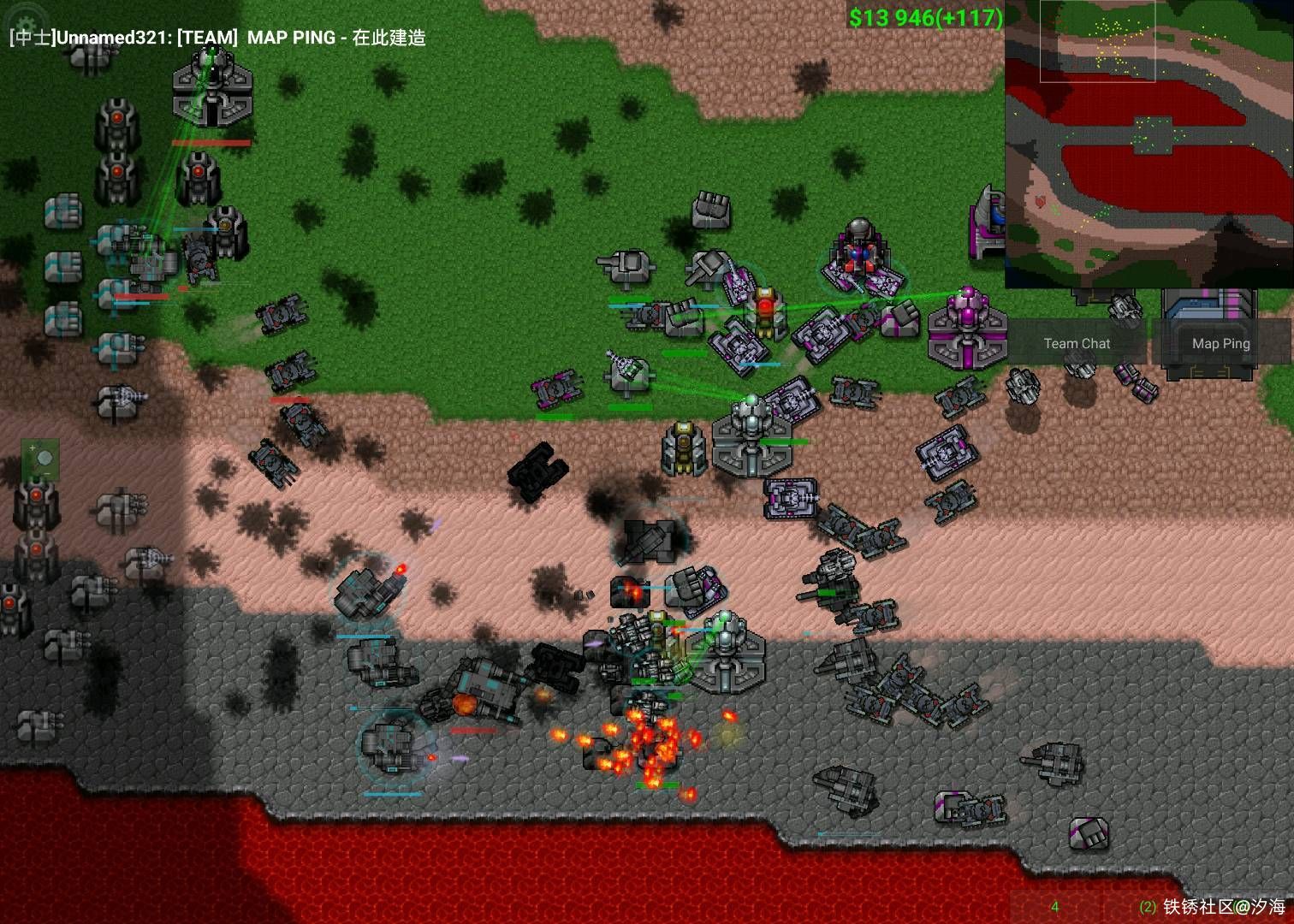Activate the Map Ping button
Image resolution: width=1294 pixels, height=924 pixels.
pyautogui.click(x=1220, y=344)
